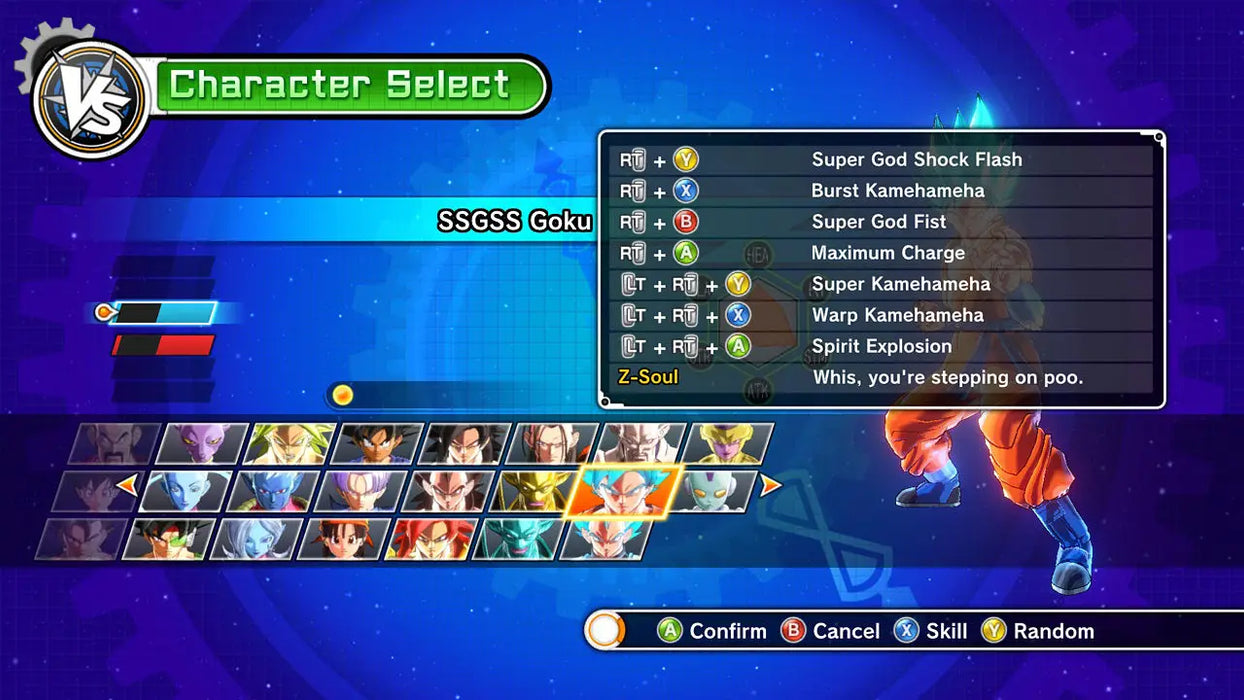Pick Bardock with the green scouter
Screen dimensions: 1244x700
click(x=167, y=539)
